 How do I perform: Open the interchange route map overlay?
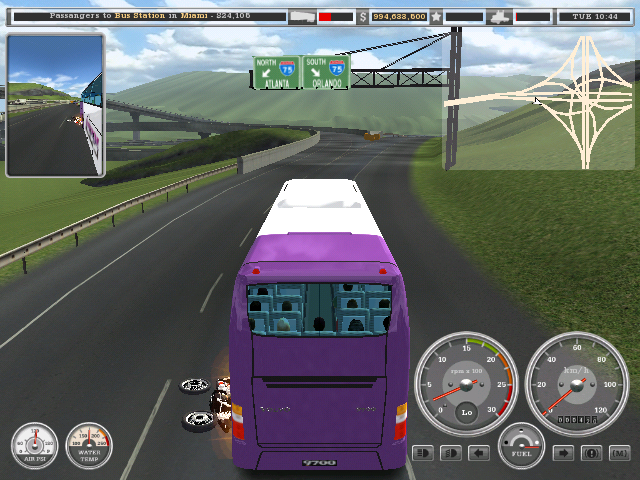(x=540, y=100)
